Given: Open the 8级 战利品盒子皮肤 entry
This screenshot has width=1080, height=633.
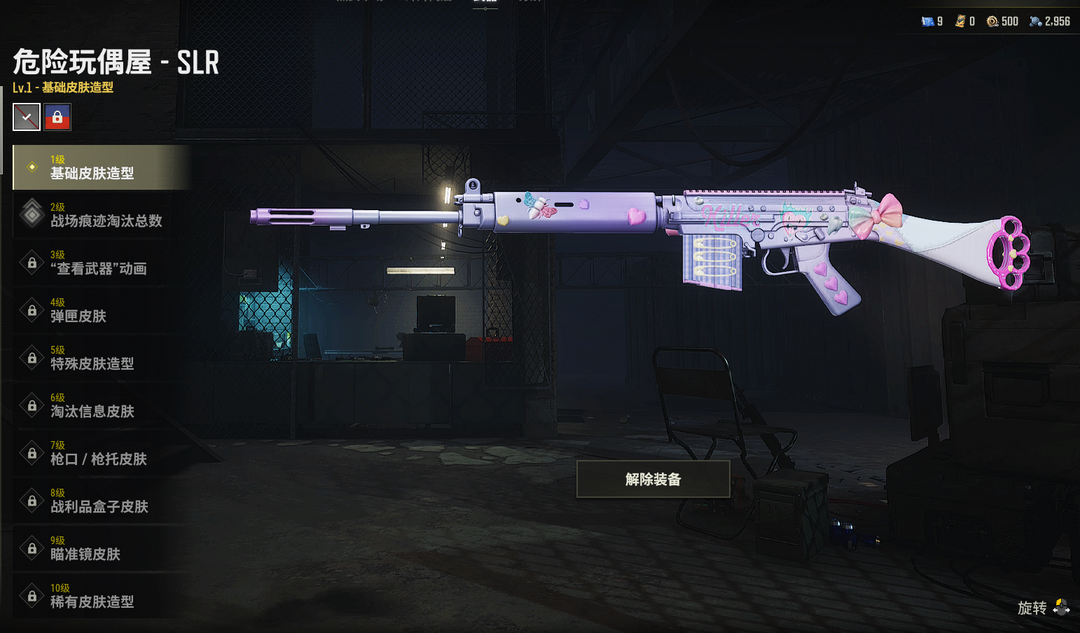Looking at the screenshot, I should tap(100, 501).
